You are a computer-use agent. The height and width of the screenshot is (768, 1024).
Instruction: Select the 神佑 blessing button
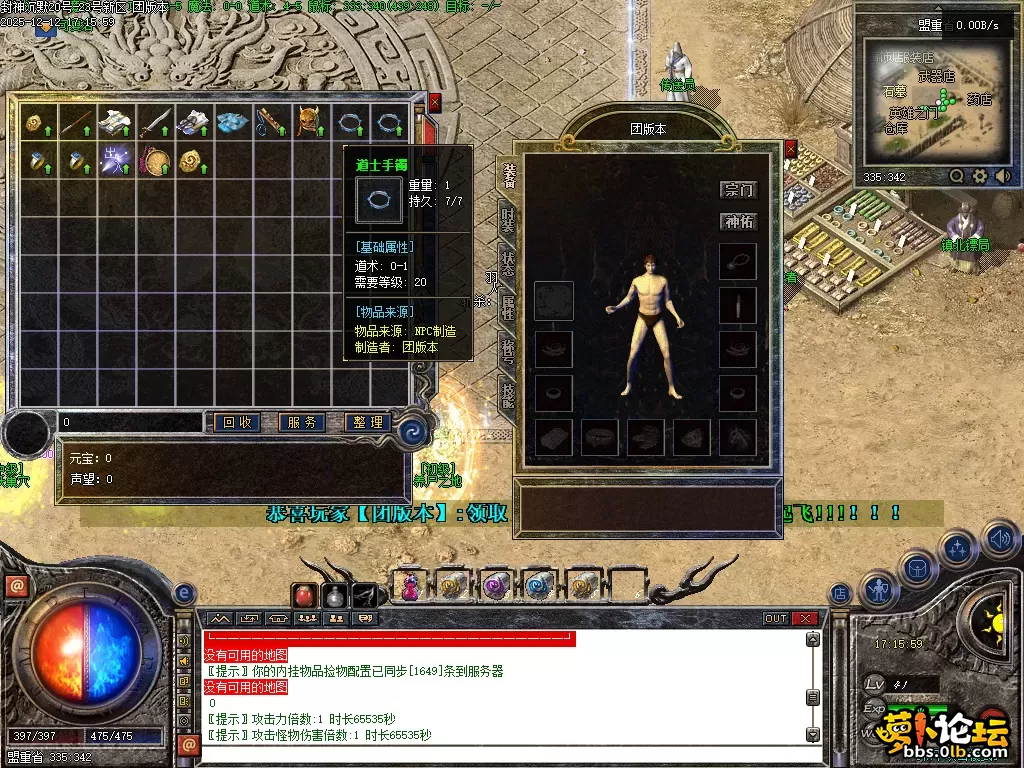[x=739, y=221]
